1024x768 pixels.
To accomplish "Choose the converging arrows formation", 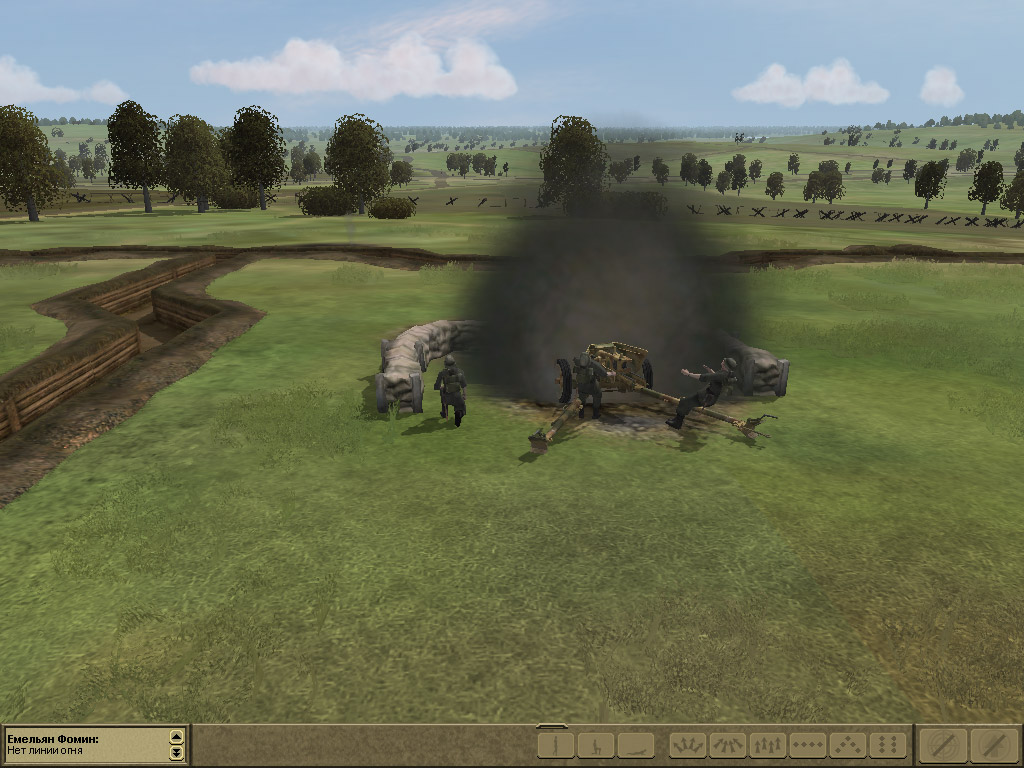I will 727,745.
